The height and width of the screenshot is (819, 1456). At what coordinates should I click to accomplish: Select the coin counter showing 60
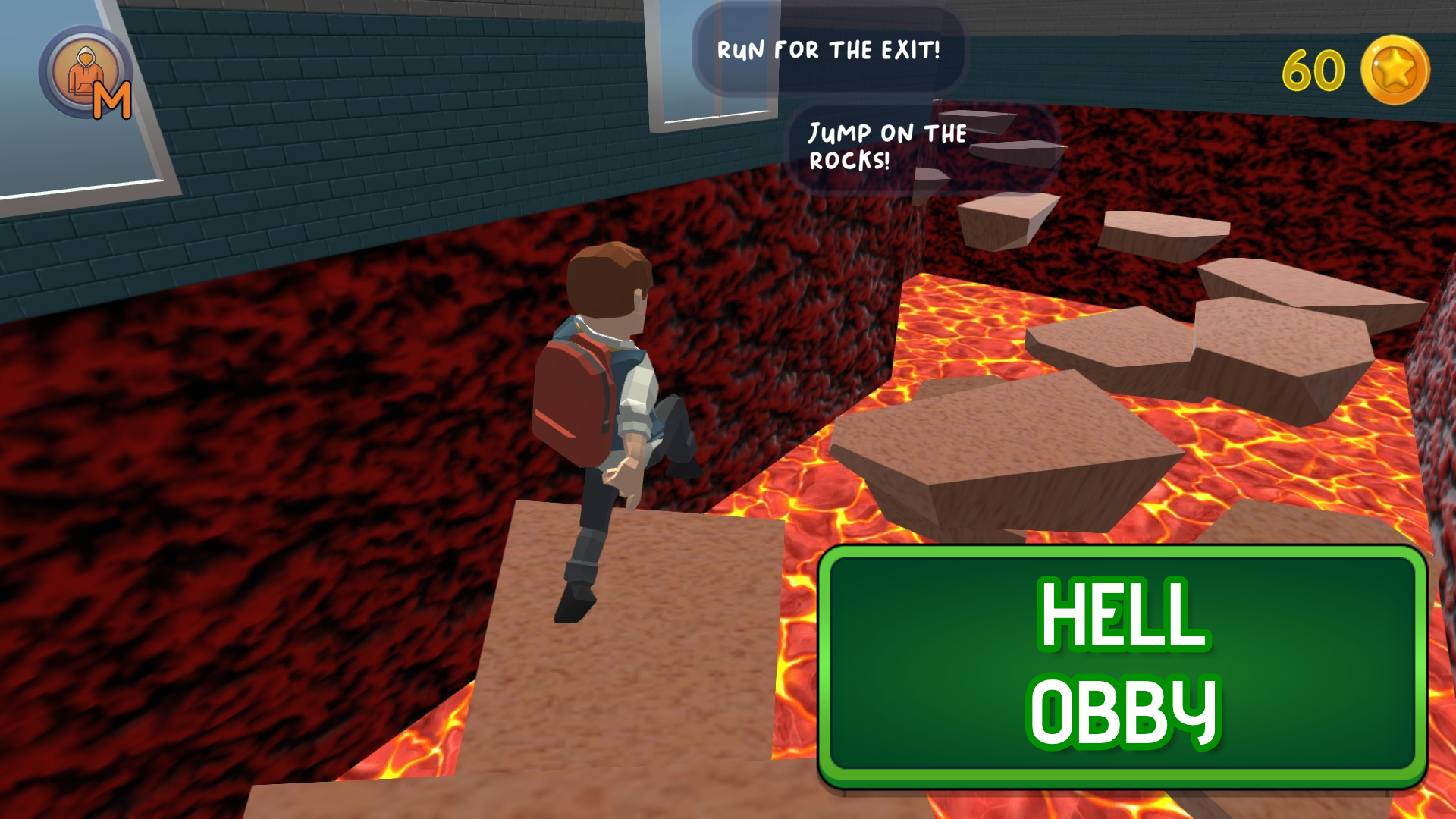click(1312, 70)
